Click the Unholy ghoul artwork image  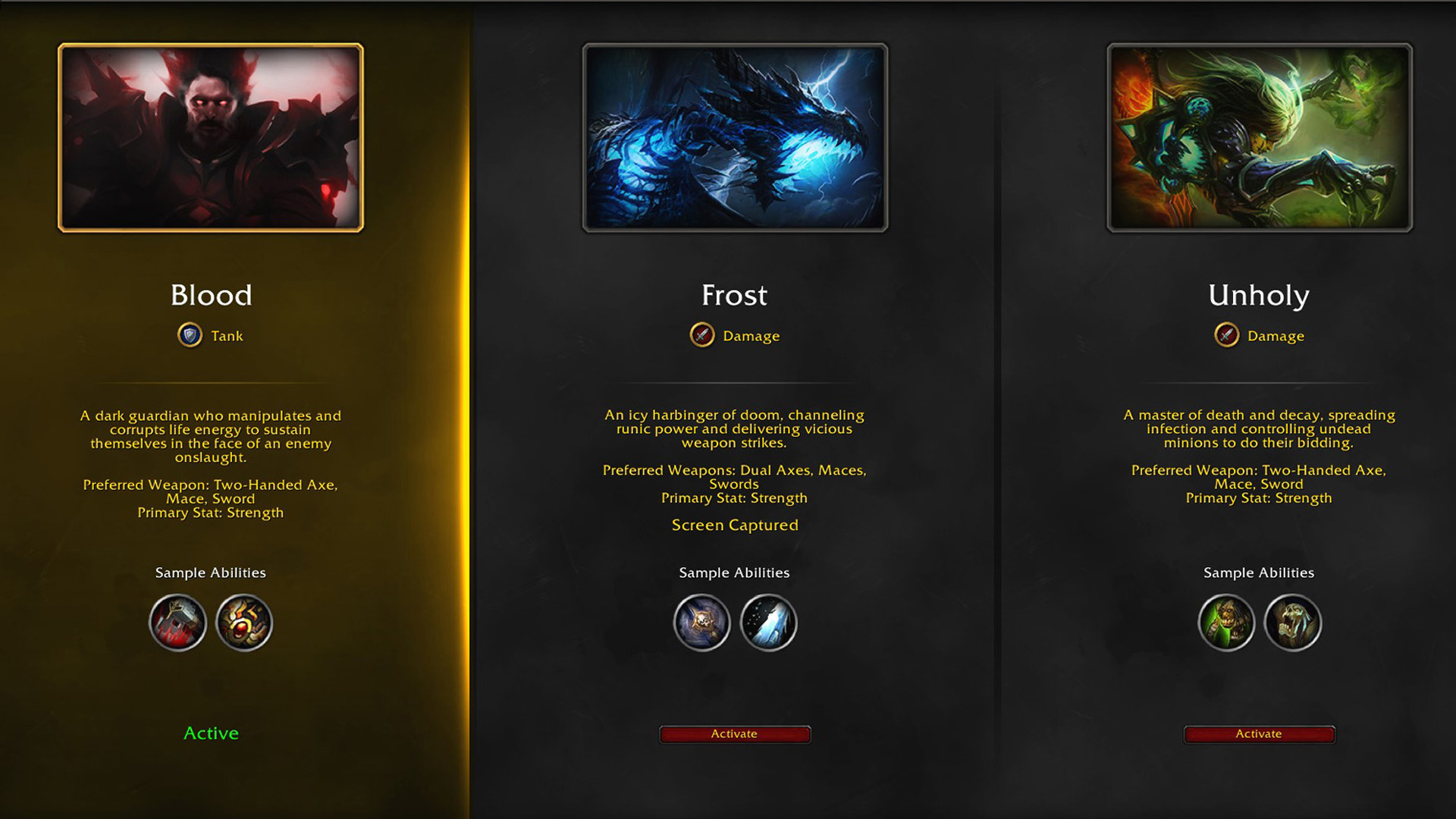click(x=1259, y=137)
